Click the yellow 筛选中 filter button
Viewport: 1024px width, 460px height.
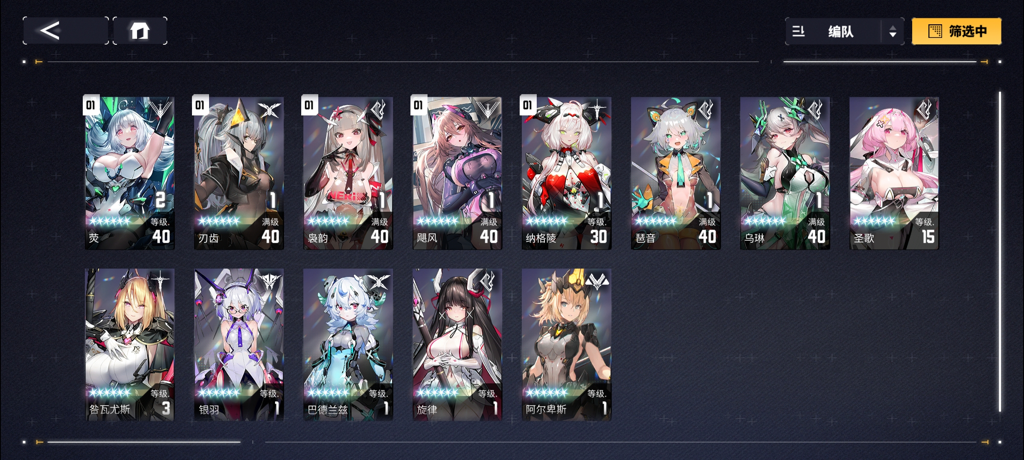pos(956,32)
